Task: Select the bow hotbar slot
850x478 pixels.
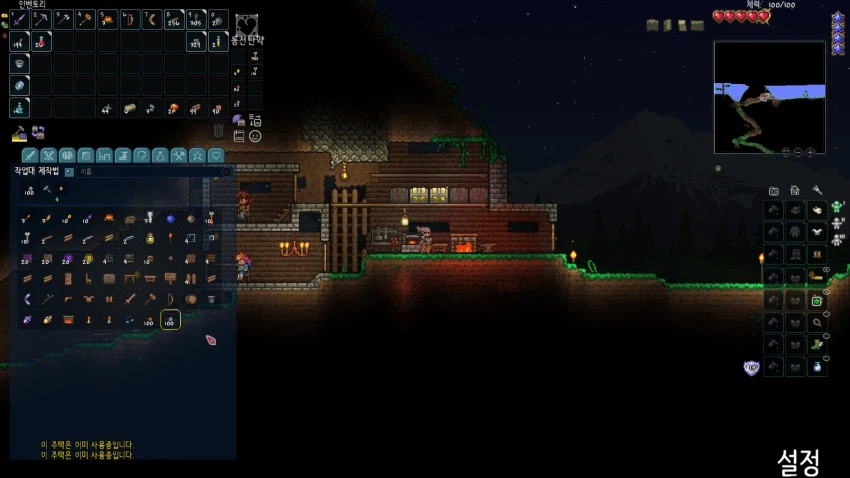Action: (x=130, y=19)
